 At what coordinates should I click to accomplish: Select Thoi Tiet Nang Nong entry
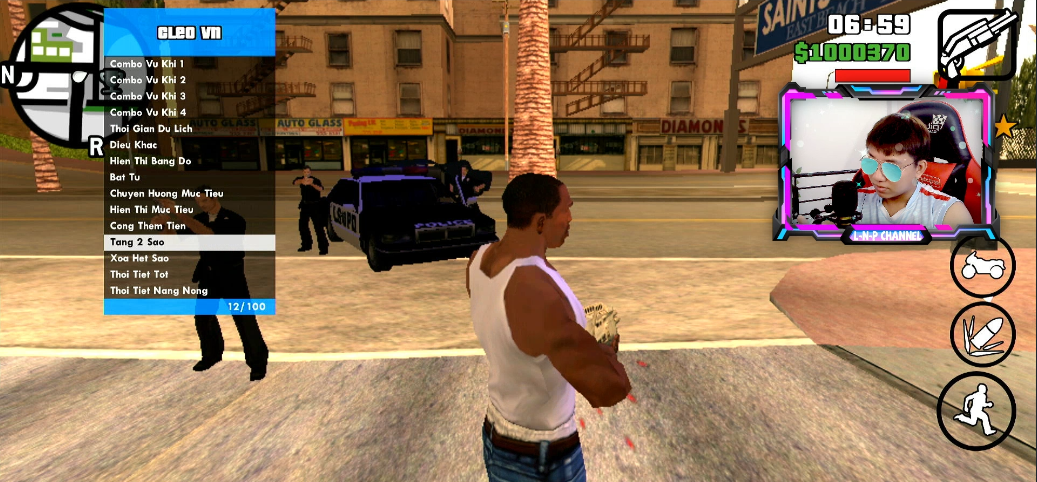click(x=159, y=291)
